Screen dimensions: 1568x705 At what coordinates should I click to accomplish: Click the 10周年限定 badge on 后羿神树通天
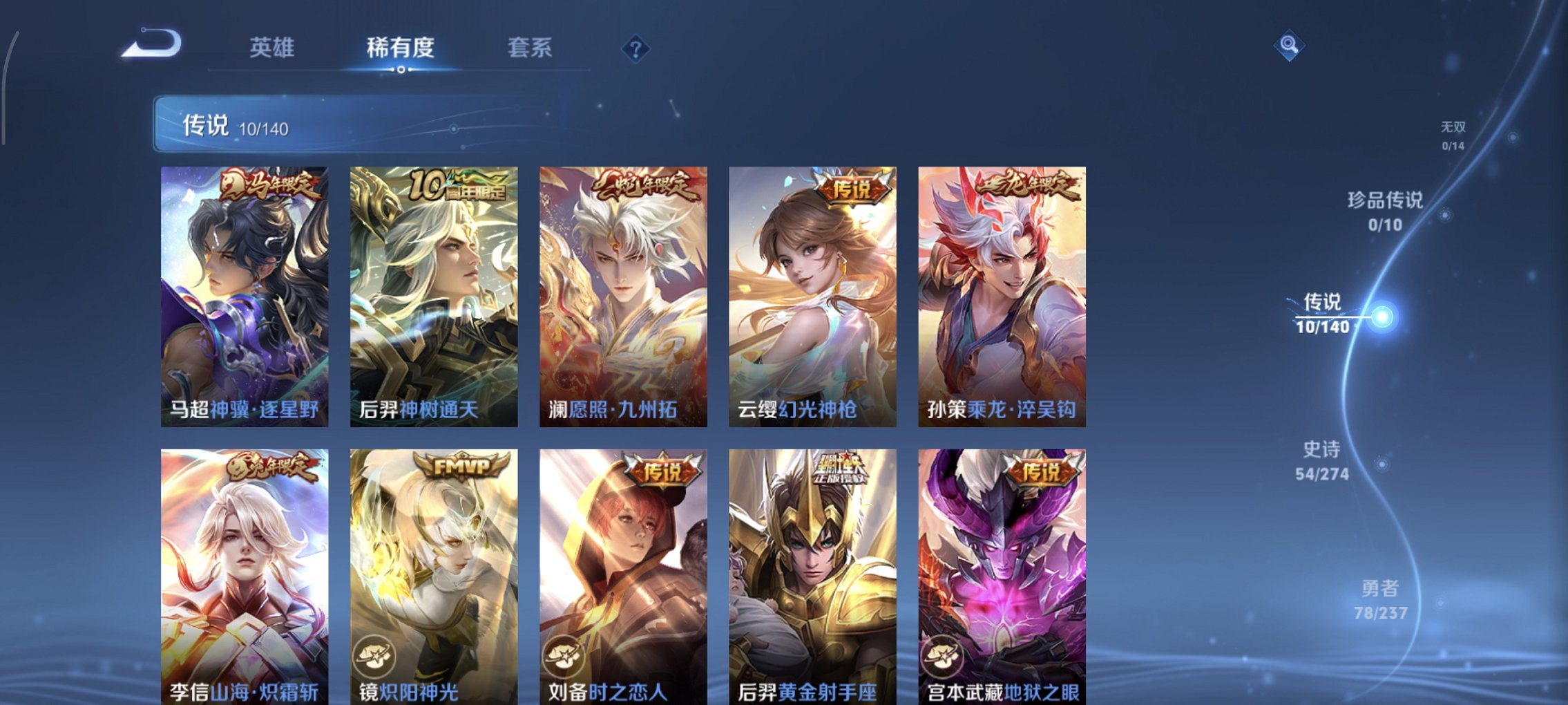[x=459, y=184]
